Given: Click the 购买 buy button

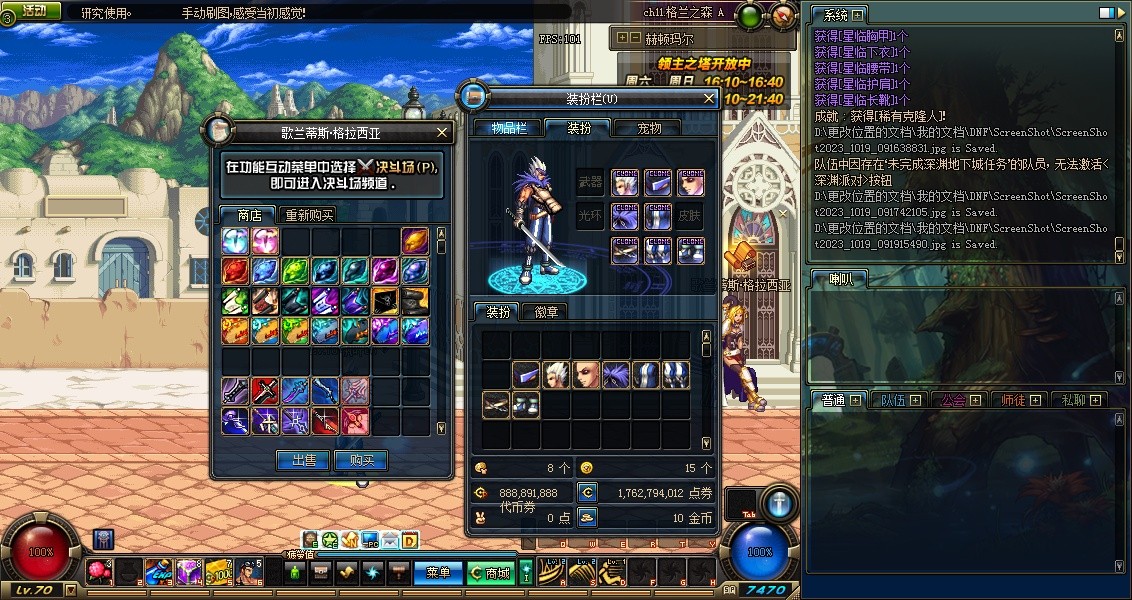Looking at the screenshot, I should (x=360, y=461).
